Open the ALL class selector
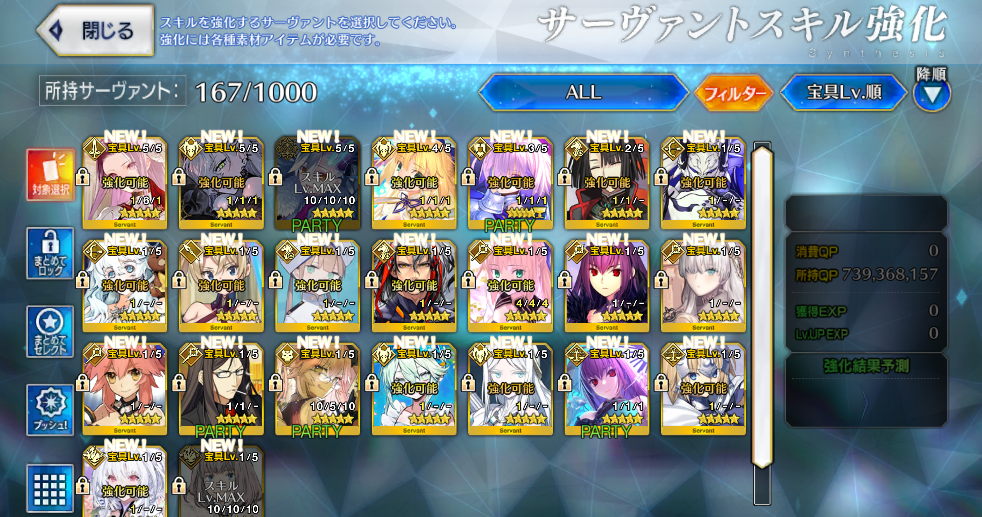Image resolution: width=982 pixels, height=517 pixels. coord(584,93)
